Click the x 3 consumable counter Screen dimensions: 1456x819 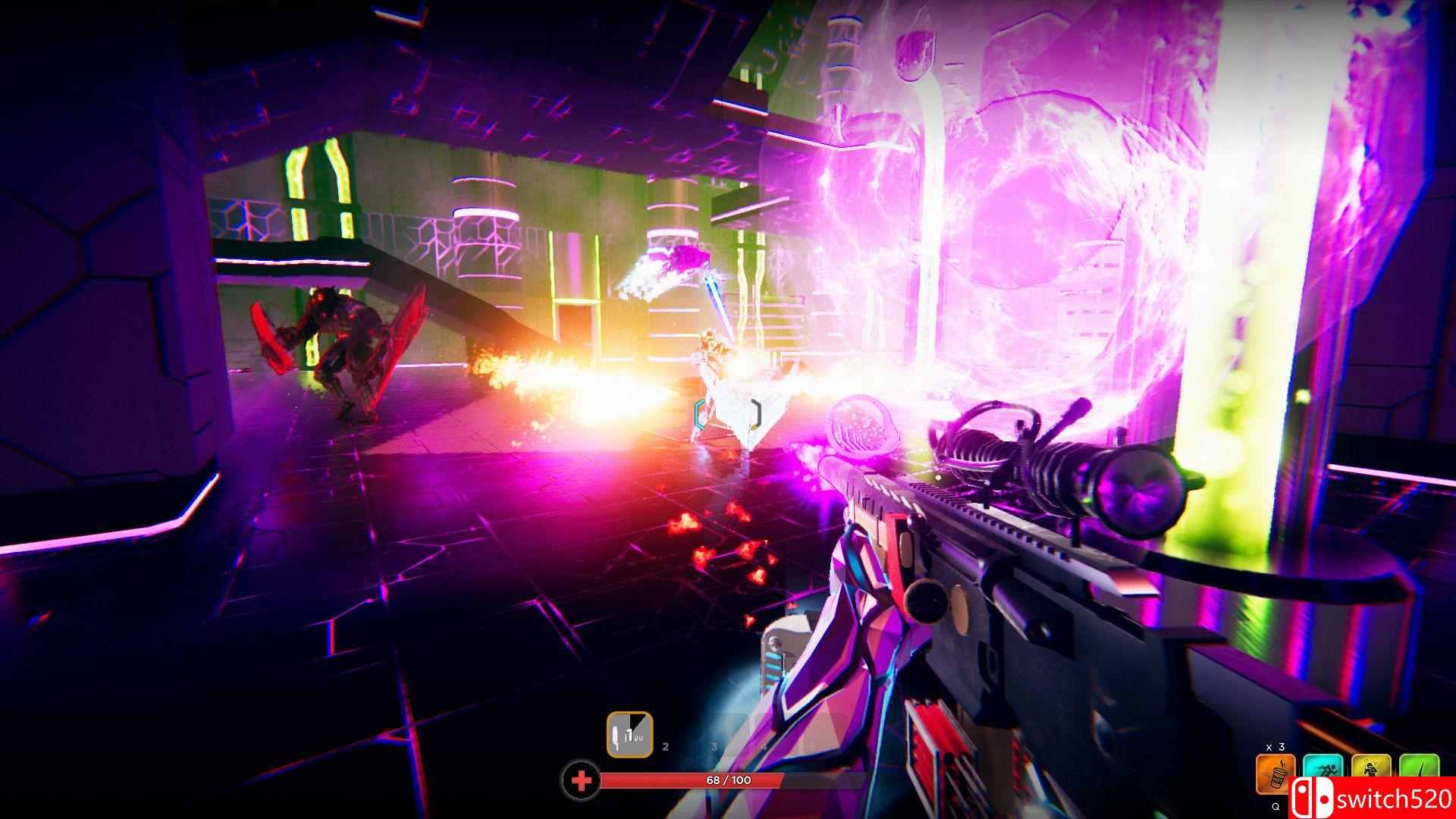tap(1276, 747)
